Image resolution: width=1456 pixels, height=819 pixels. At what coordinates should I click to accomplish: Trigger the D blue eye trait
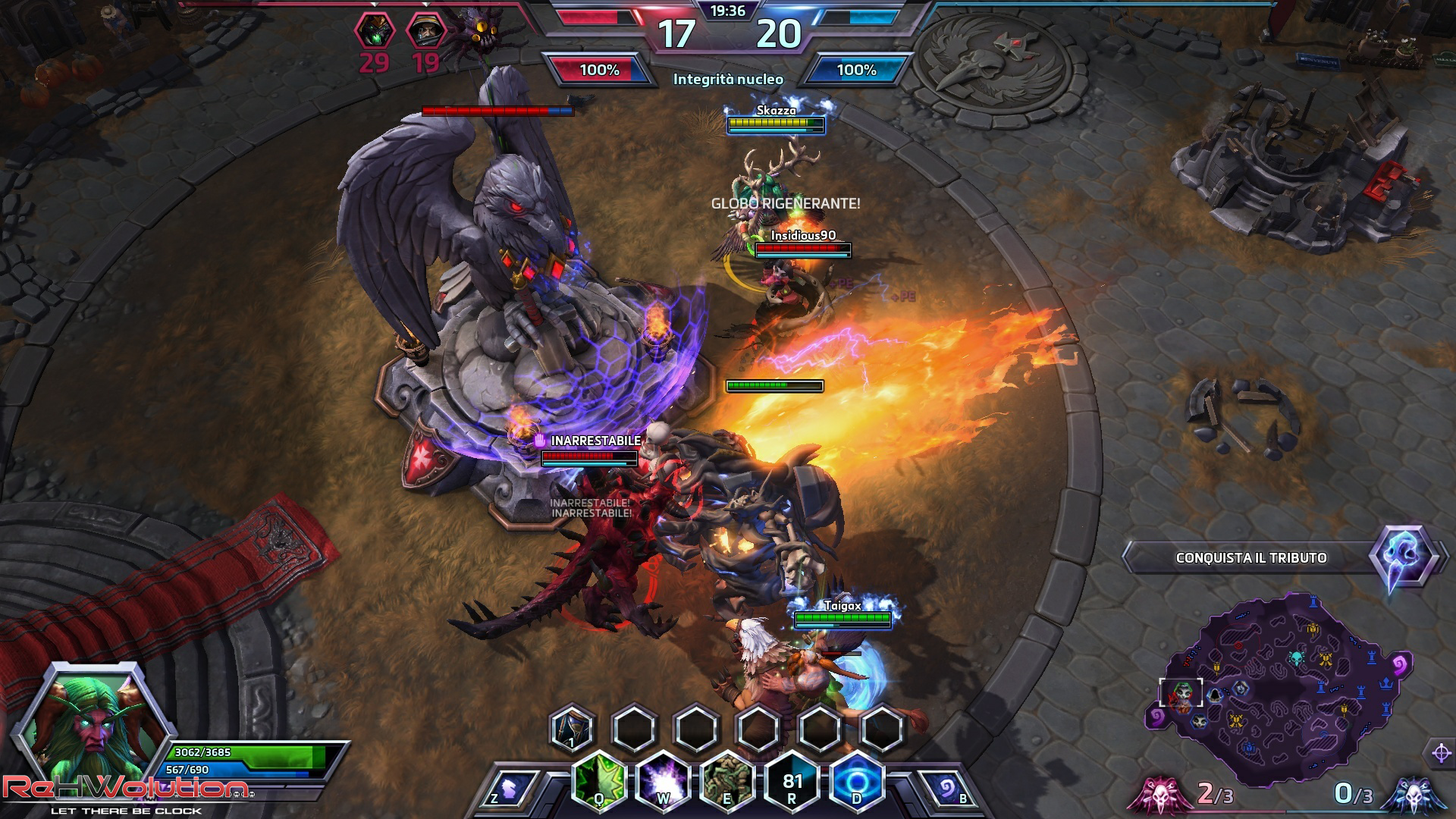[x=857, y=781]
